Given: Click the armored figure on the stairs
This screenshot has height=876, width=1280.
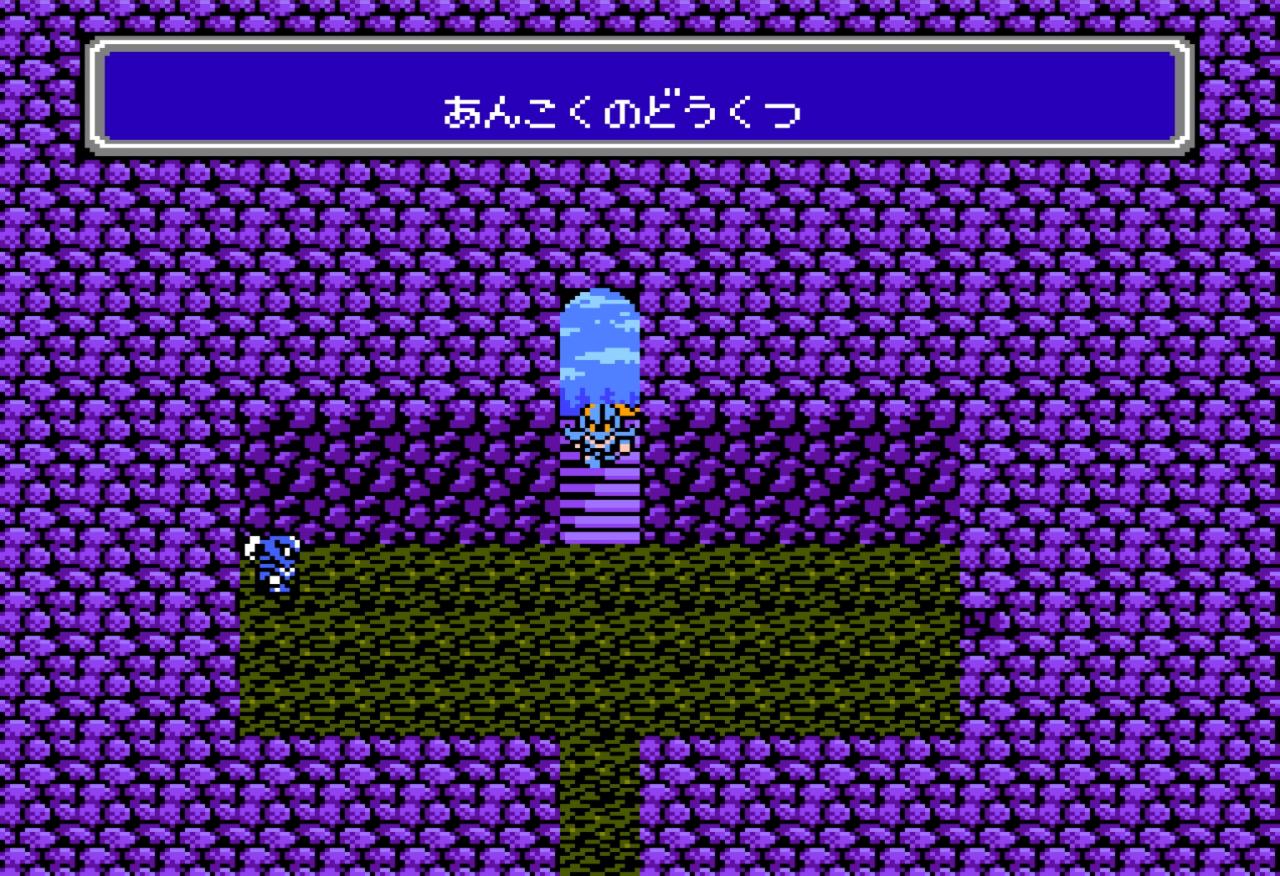Looking at the screenshot, I should pyautogui.click(x=600, y=435).
